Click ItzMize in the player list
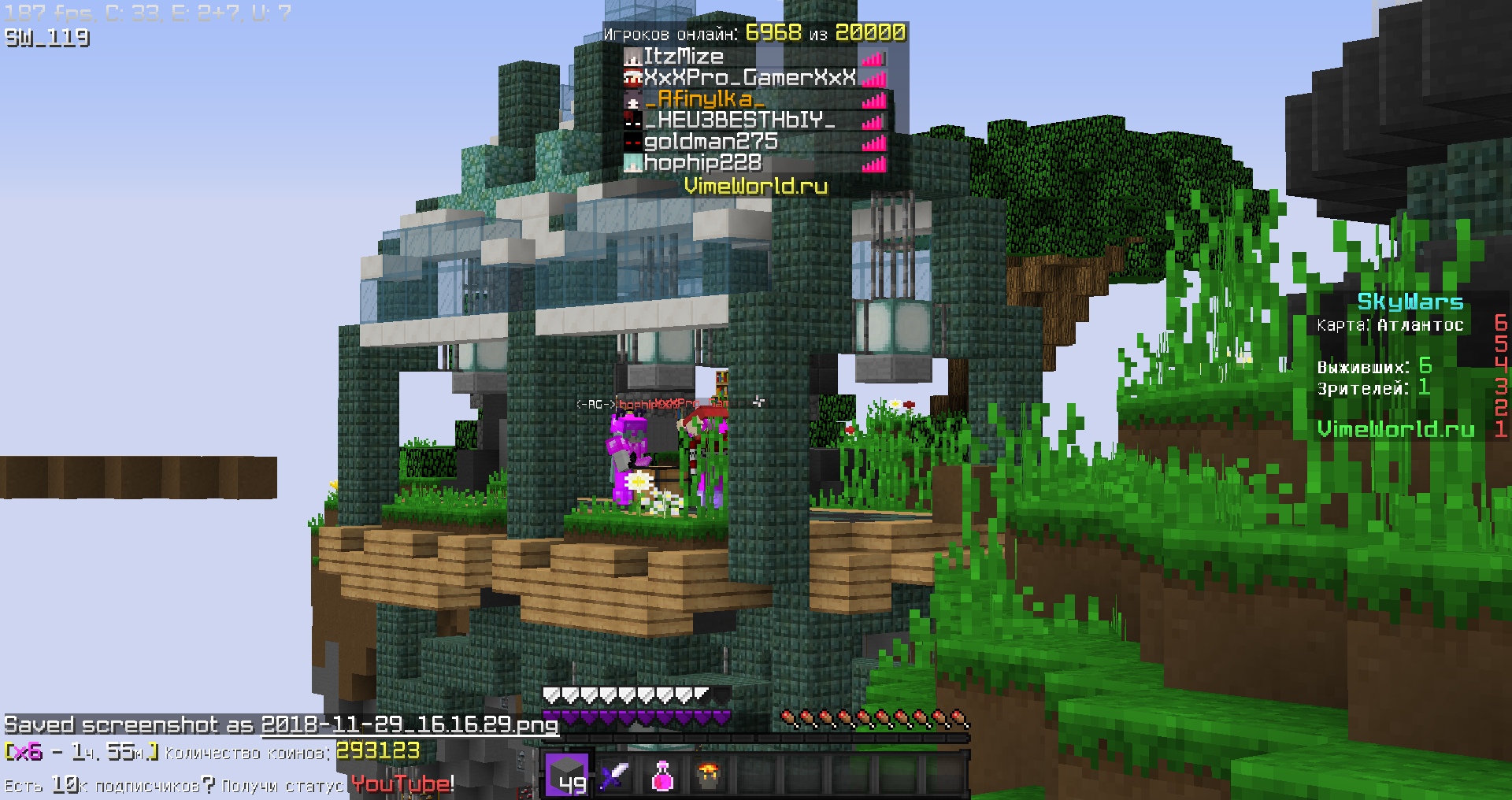This screenshot has width=1512, height=800. tap(683, 57)
